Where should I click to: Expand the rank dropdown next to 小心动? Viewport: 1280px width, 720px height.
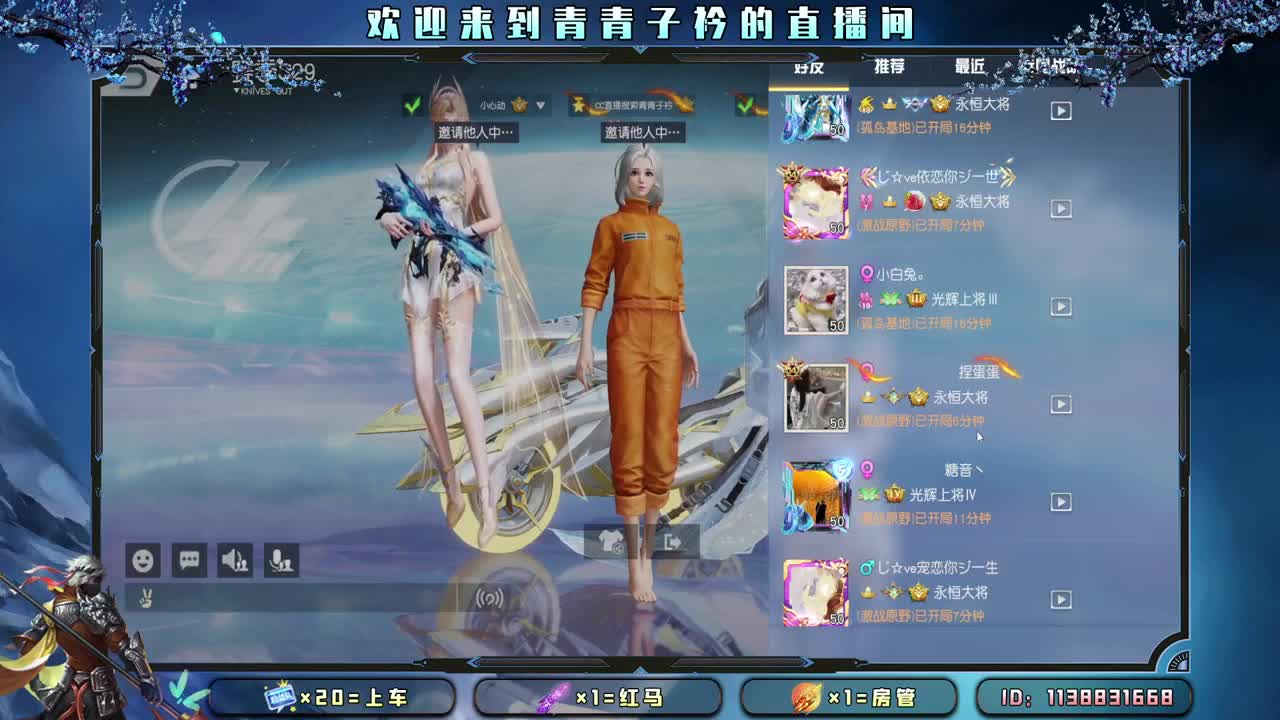click(538, 104)
